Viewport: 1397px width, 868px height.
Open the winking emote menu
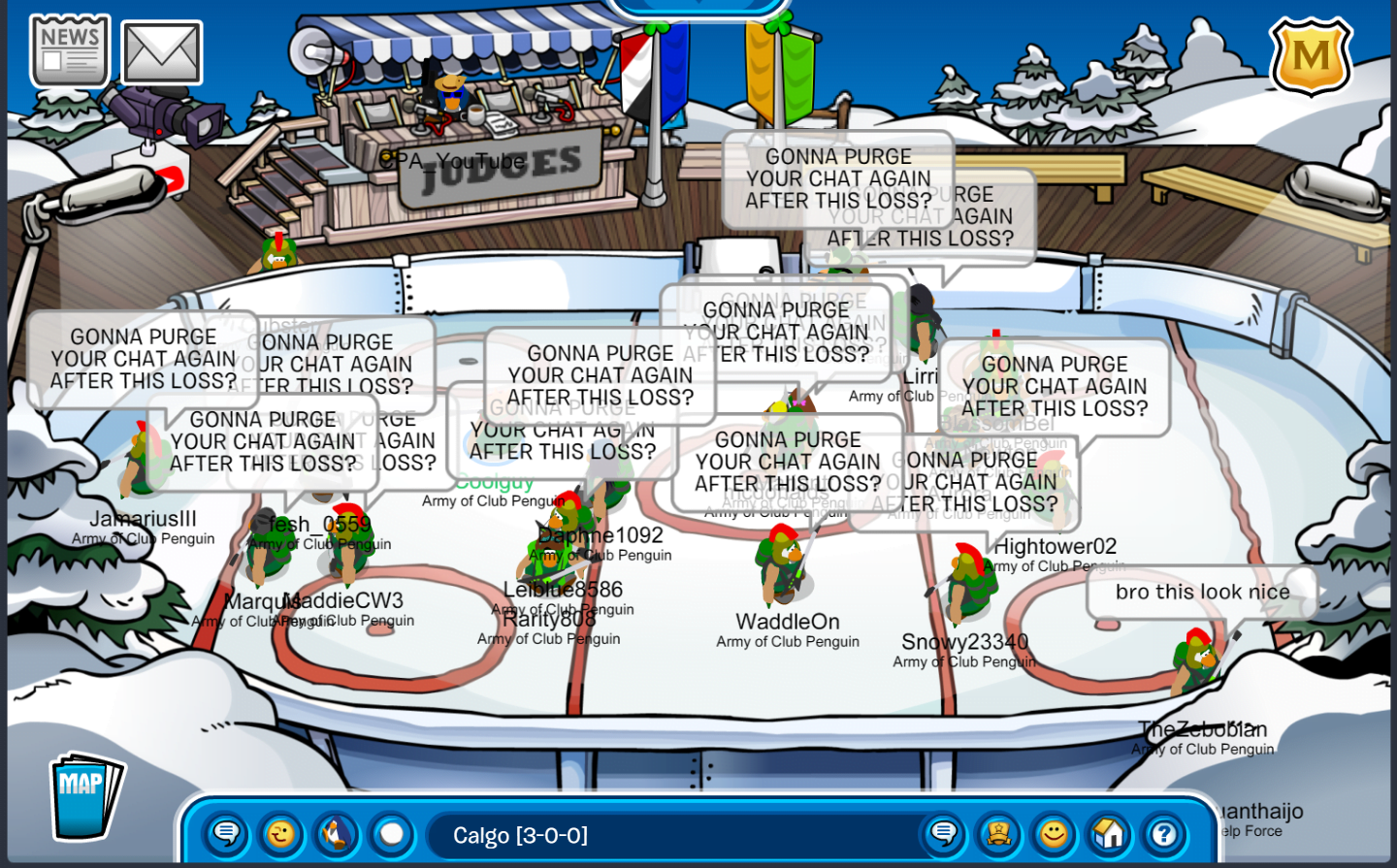281,834
